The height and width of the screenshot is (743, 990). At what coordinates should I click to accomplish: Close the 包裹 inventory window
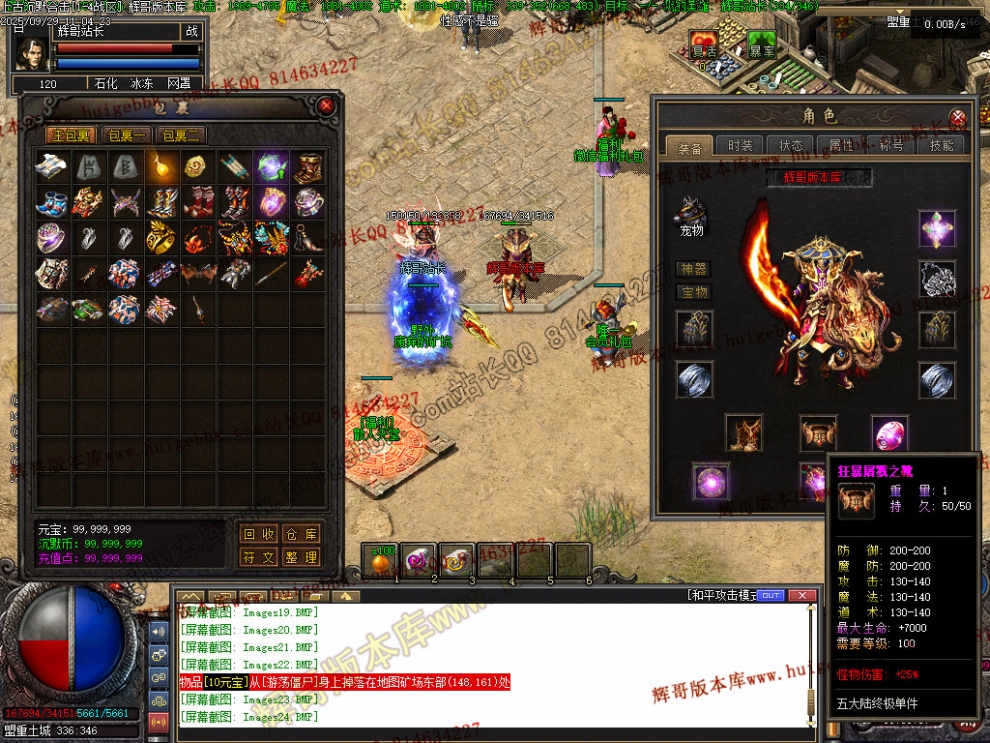(326, 105)
